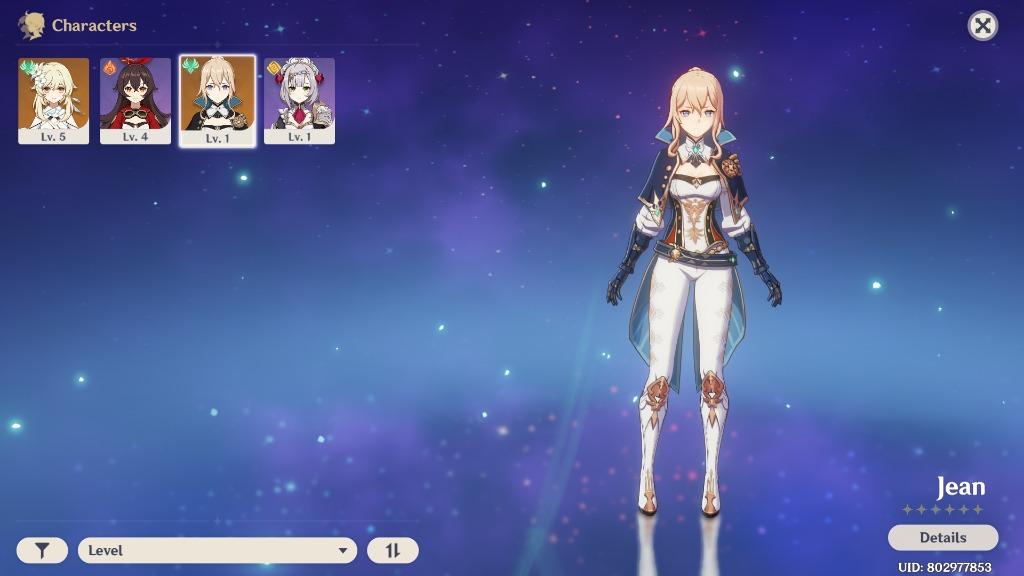Pick Noelle's character portrait
The image size is (1024, 576).
click(x=299, y=100)
